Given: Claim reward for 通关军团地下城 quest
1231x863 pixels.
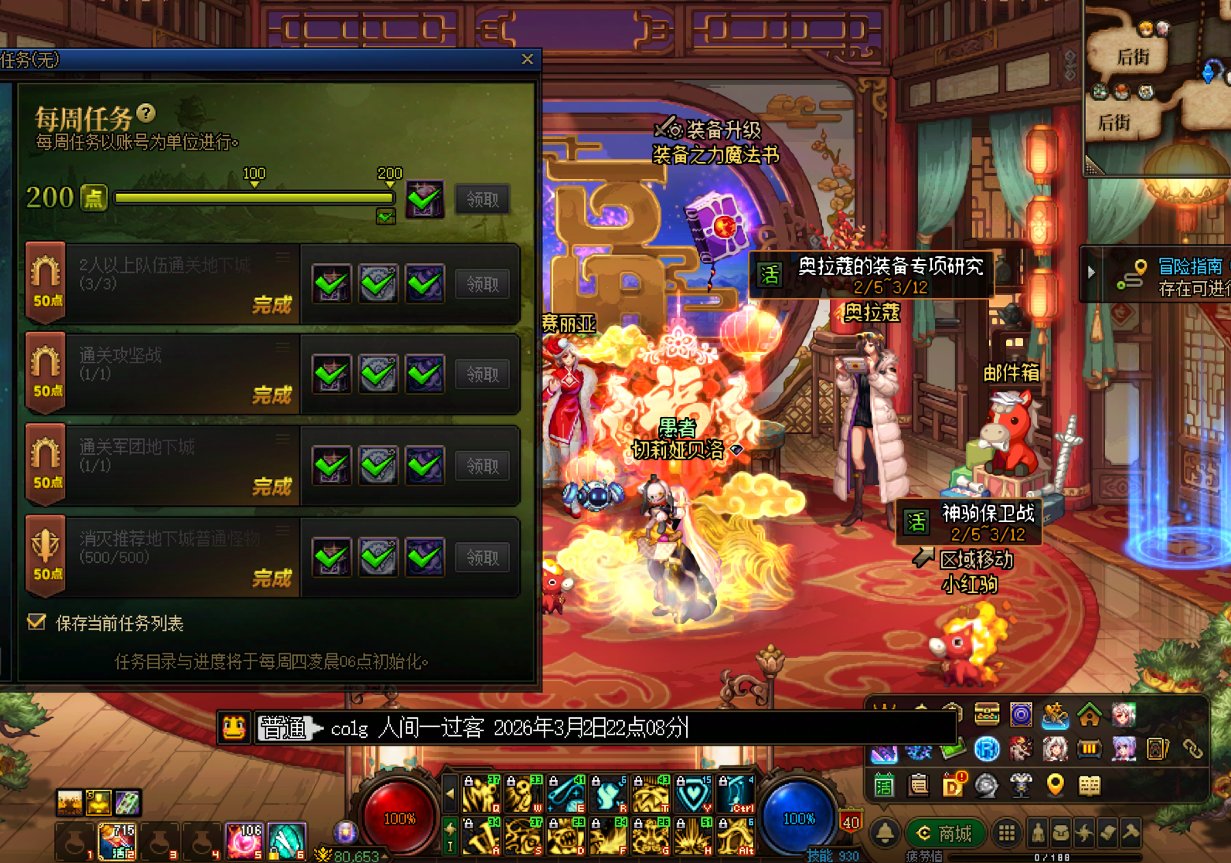Looking at the screenshot, I should [x=482, y=466].
